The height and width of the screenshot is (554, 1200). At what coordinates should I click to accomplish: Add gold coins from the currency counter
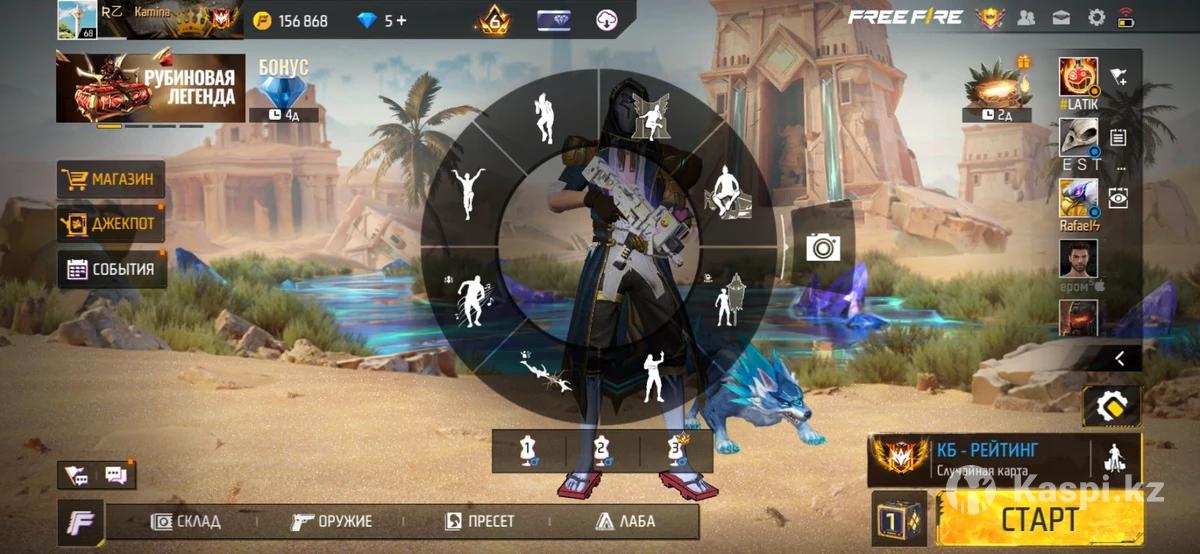[x=291, y=20]
